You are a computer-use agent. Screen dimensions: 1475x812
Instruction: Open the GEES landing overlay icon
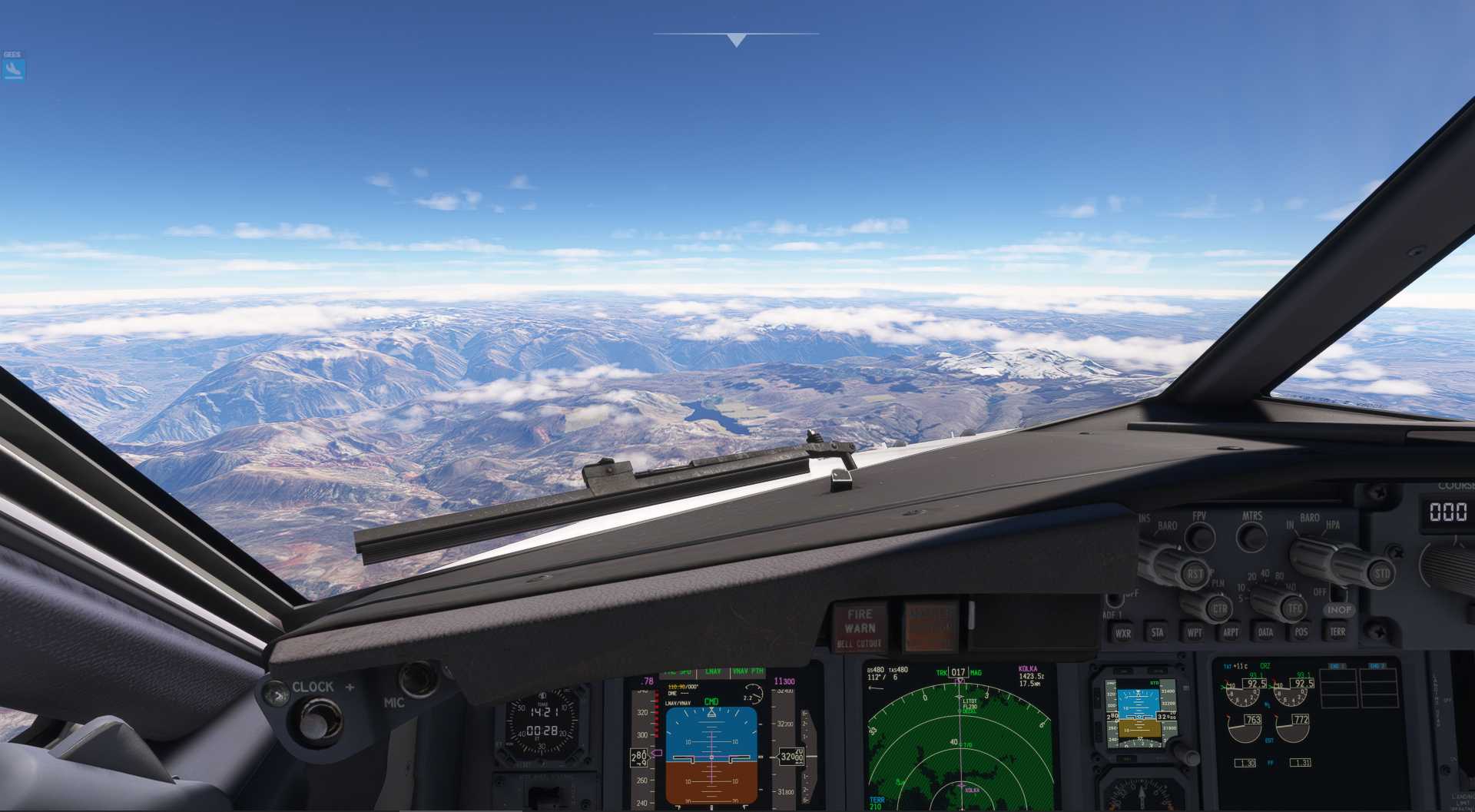tap(13, 69)
